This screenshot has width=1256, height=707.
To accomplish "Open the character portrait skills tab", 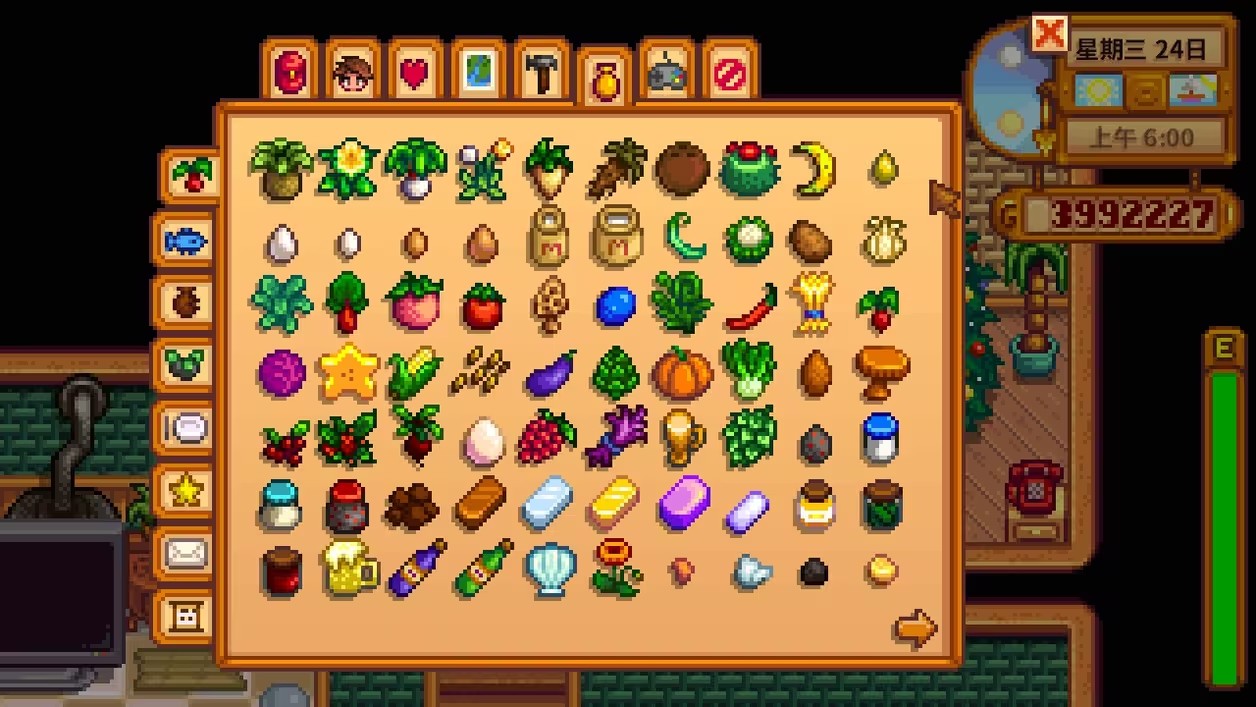I will [x=351, y=73].
